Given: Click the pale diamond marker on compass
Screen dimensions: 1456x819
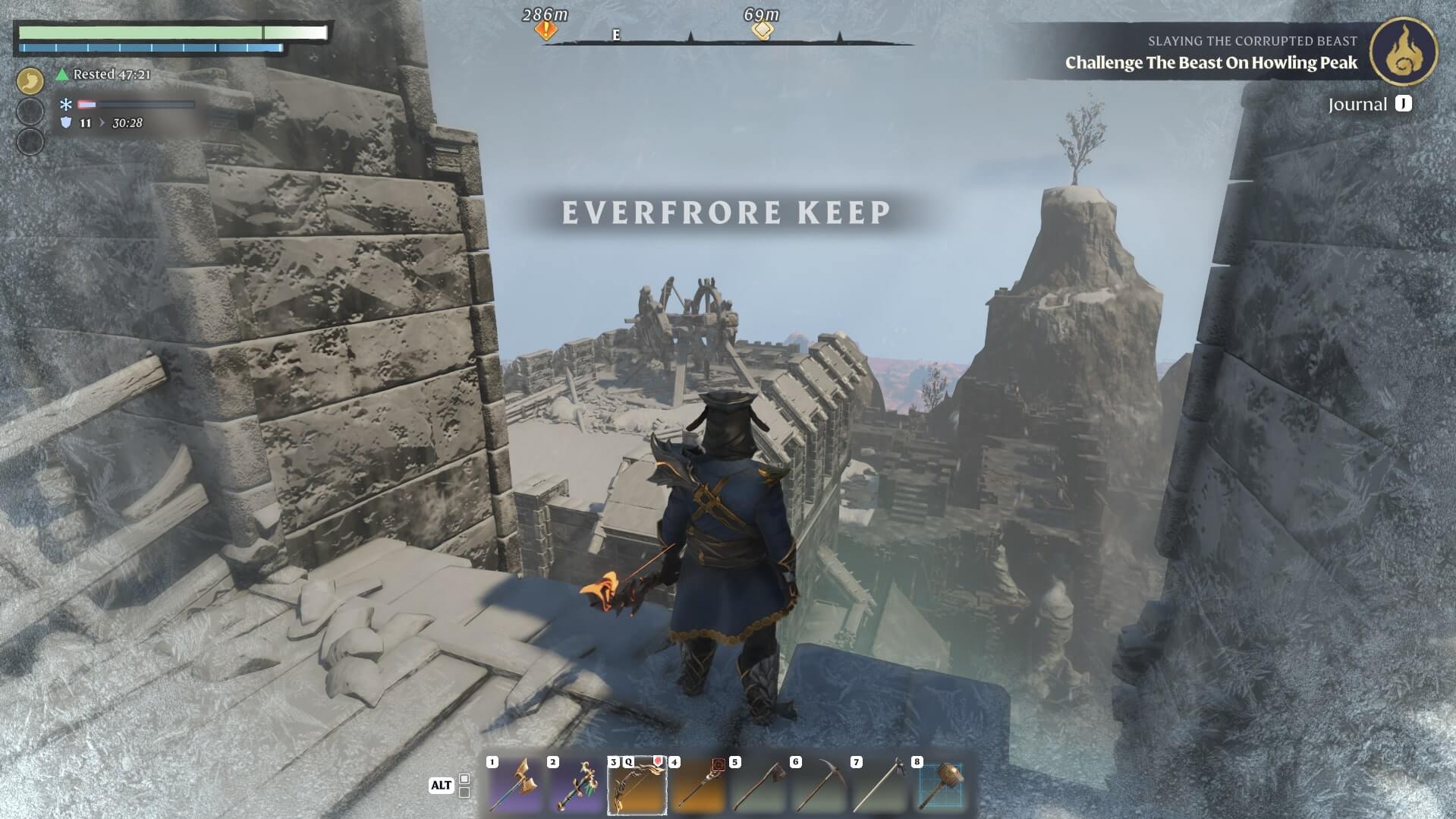Looking at the screenshot, I should [x=762, y=30].
